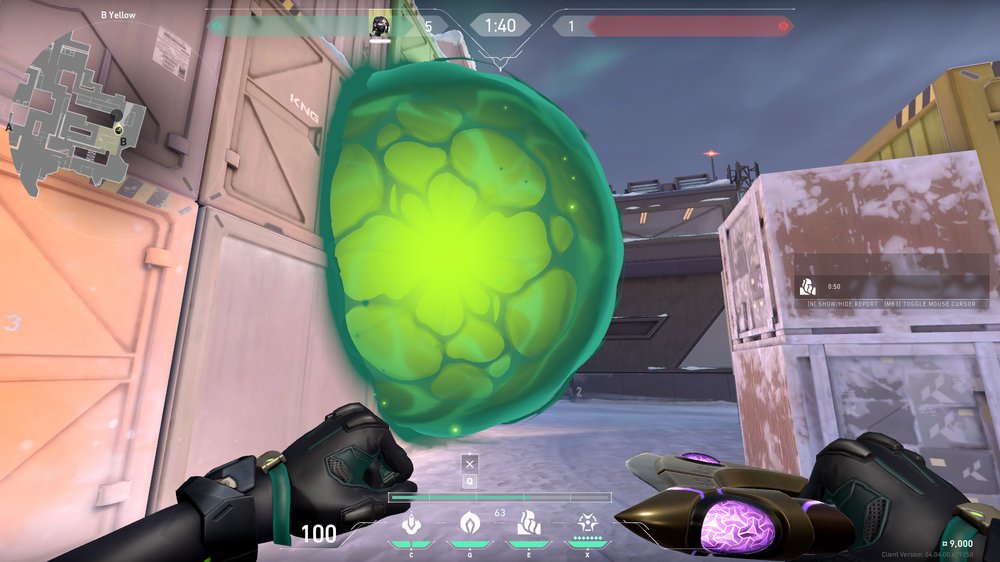Cancel the equipped ability with the X icon
Screen dimensions: 1000x562
coord(469,463)
